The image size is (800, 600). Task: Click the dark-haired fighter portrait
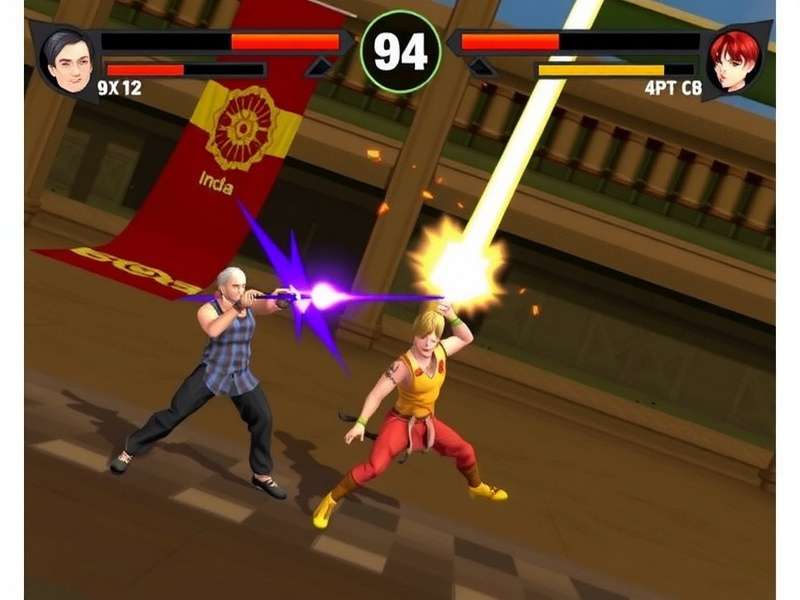tap(67, 60)
